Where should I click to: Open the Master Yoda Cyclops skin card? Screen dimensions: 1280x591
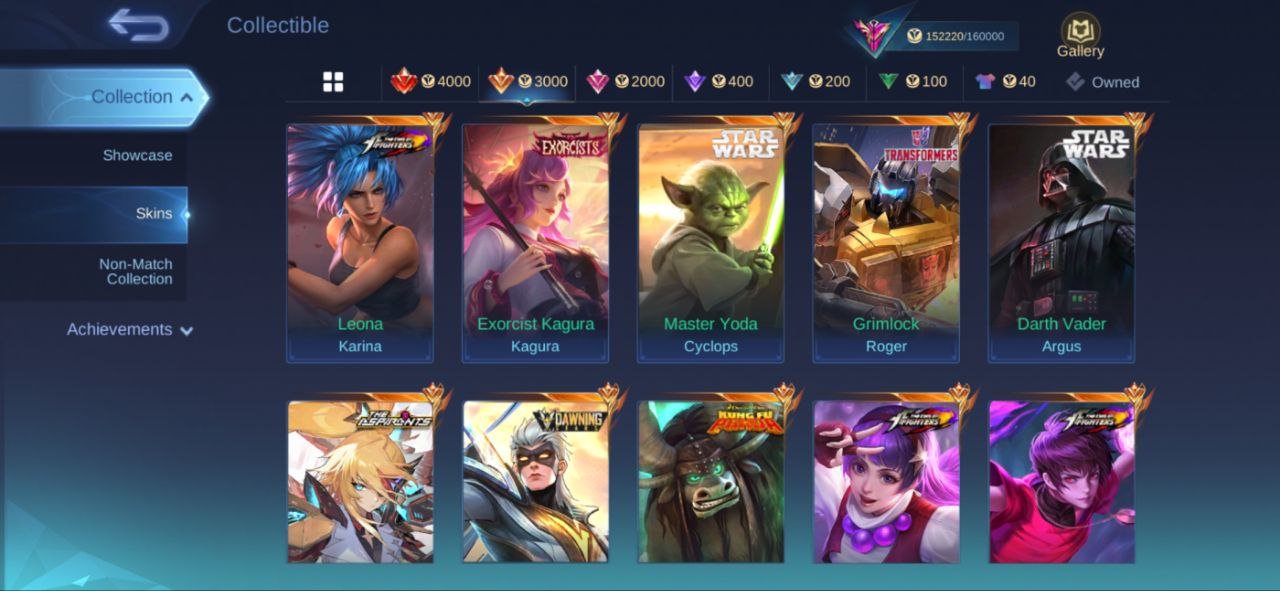pyautogui.click(x=711, y=242)
